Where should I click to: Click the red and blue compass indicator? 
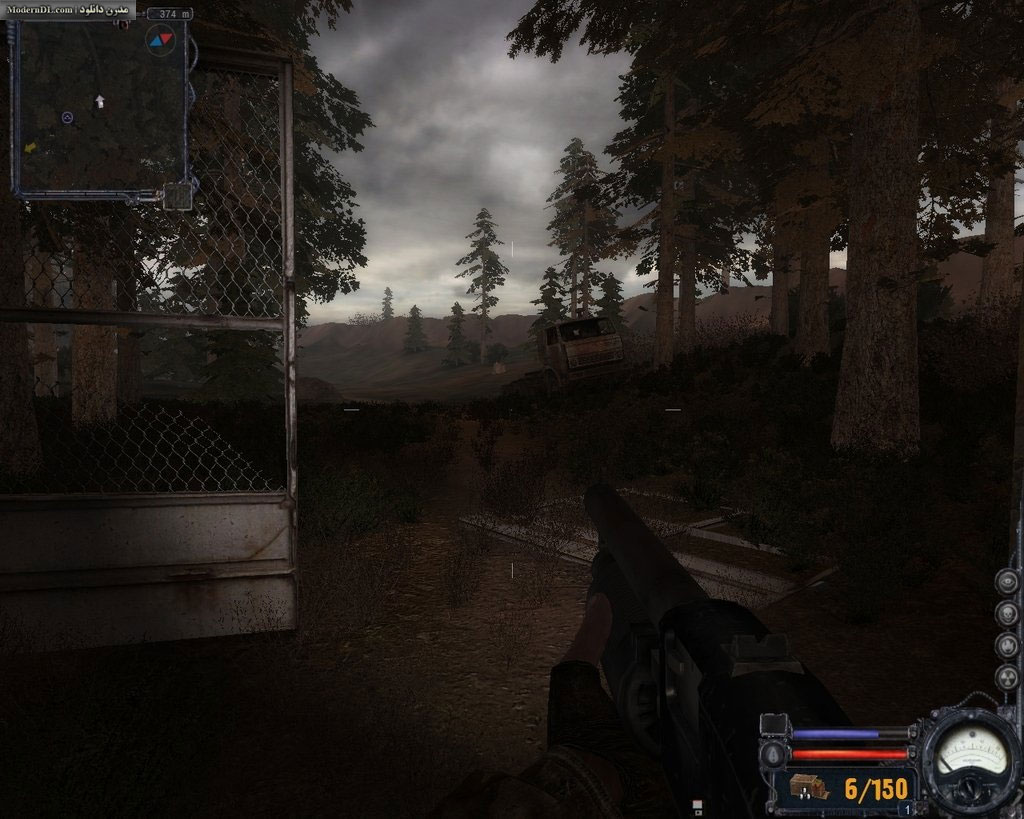point(160,39)
